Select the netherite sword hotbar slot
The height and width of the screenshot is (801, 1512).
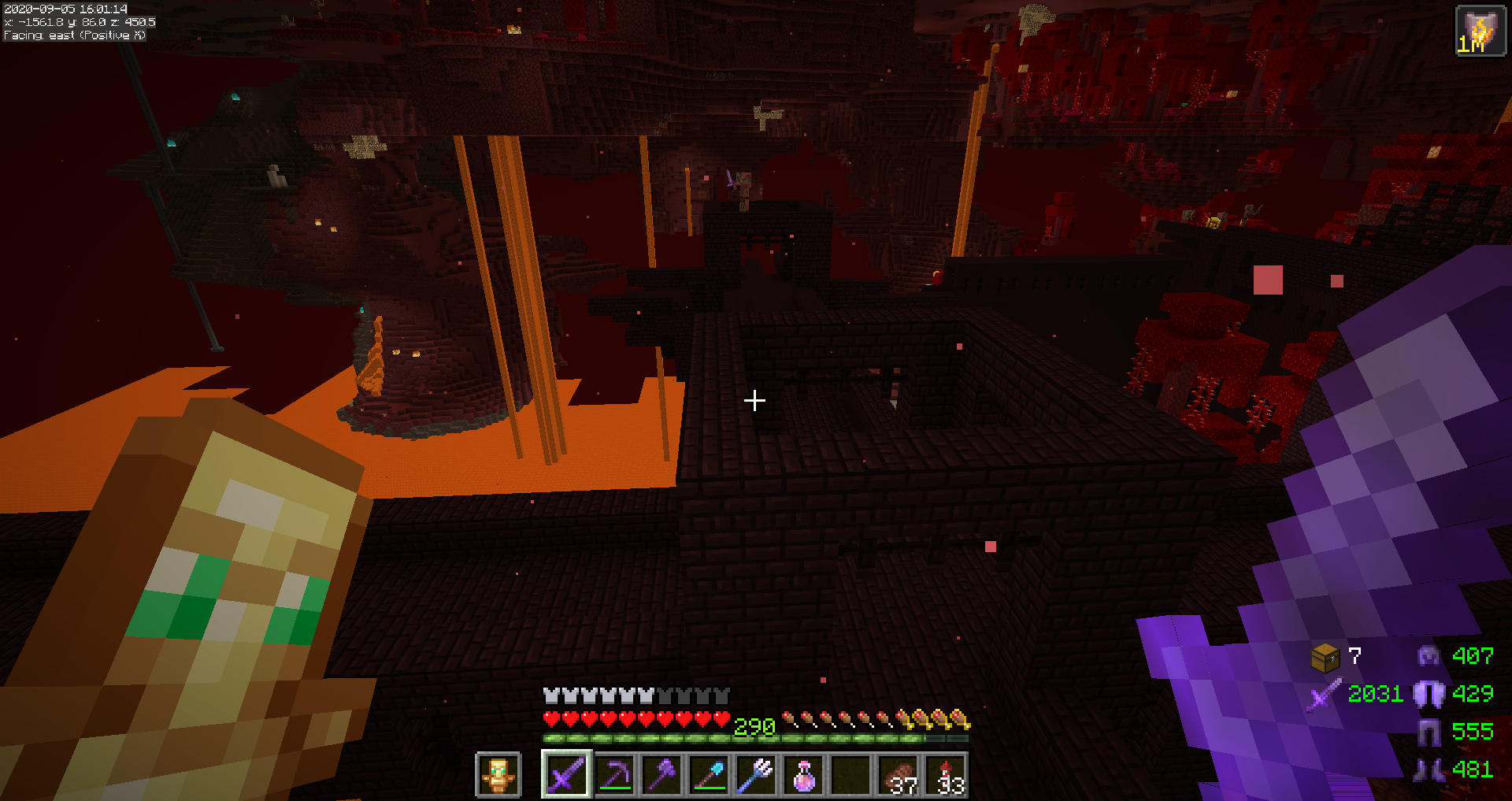[x=566, y=775]
